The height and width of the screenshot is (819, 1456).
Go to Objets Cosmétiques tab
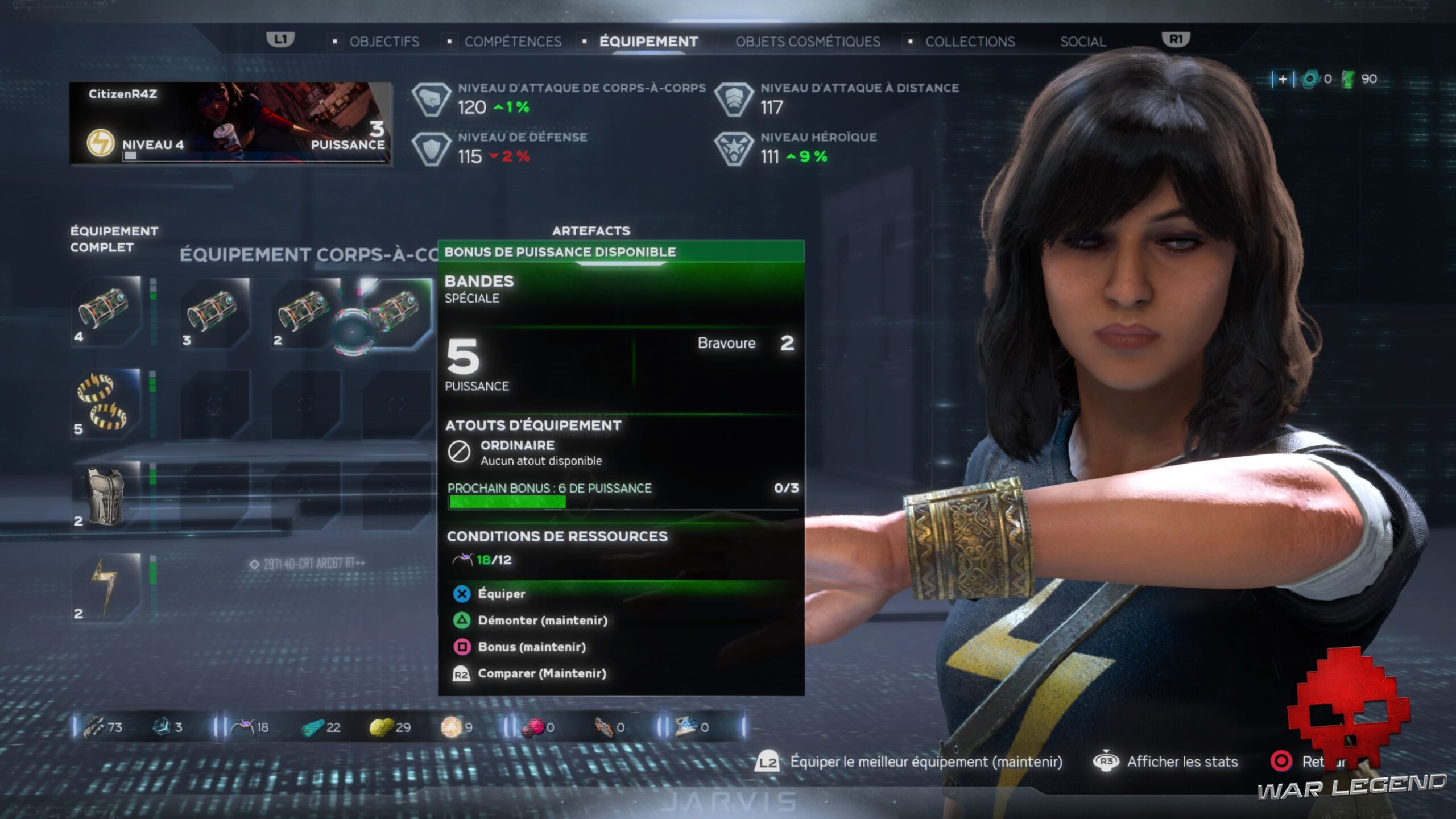point(808,42)
